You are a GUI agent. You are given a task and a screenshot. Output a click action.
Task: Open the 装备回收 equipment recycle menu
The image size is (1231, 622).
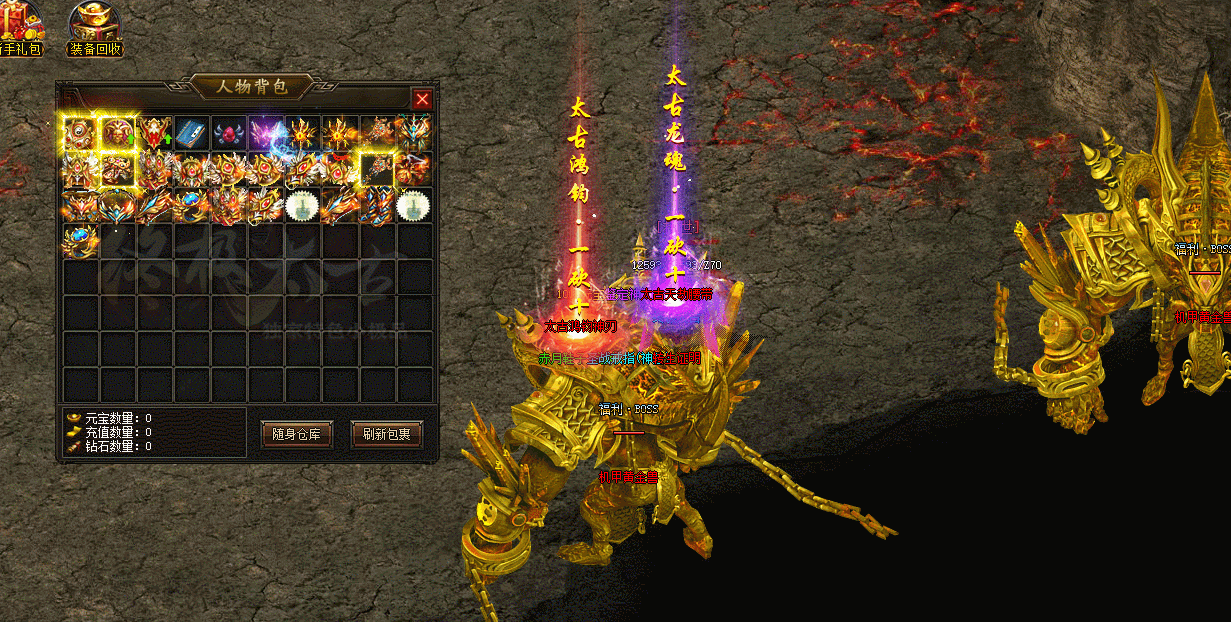click(96, 27)
